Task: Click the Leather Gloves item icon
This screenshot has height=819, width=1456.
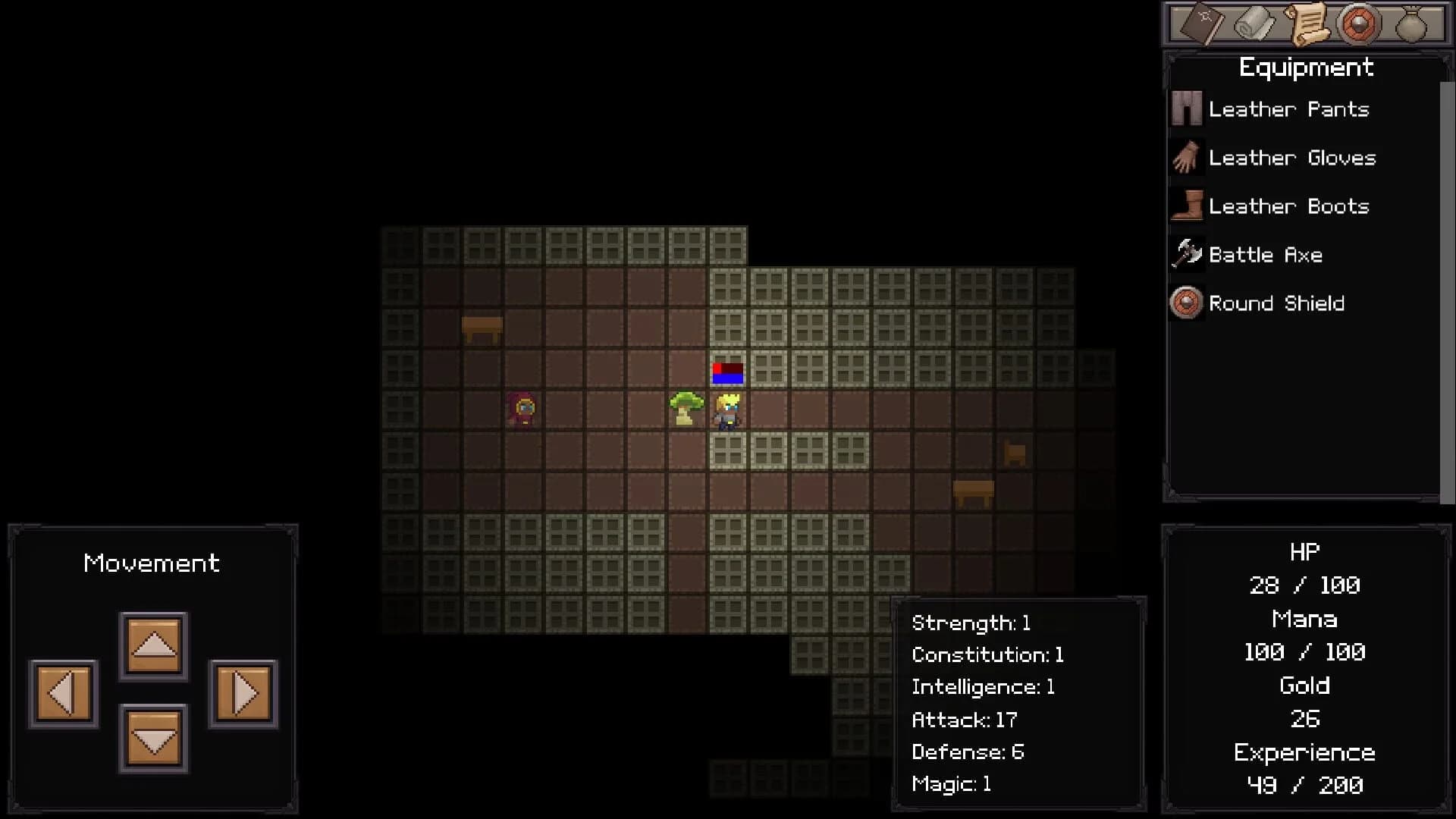Action: tap(1186, 157)
